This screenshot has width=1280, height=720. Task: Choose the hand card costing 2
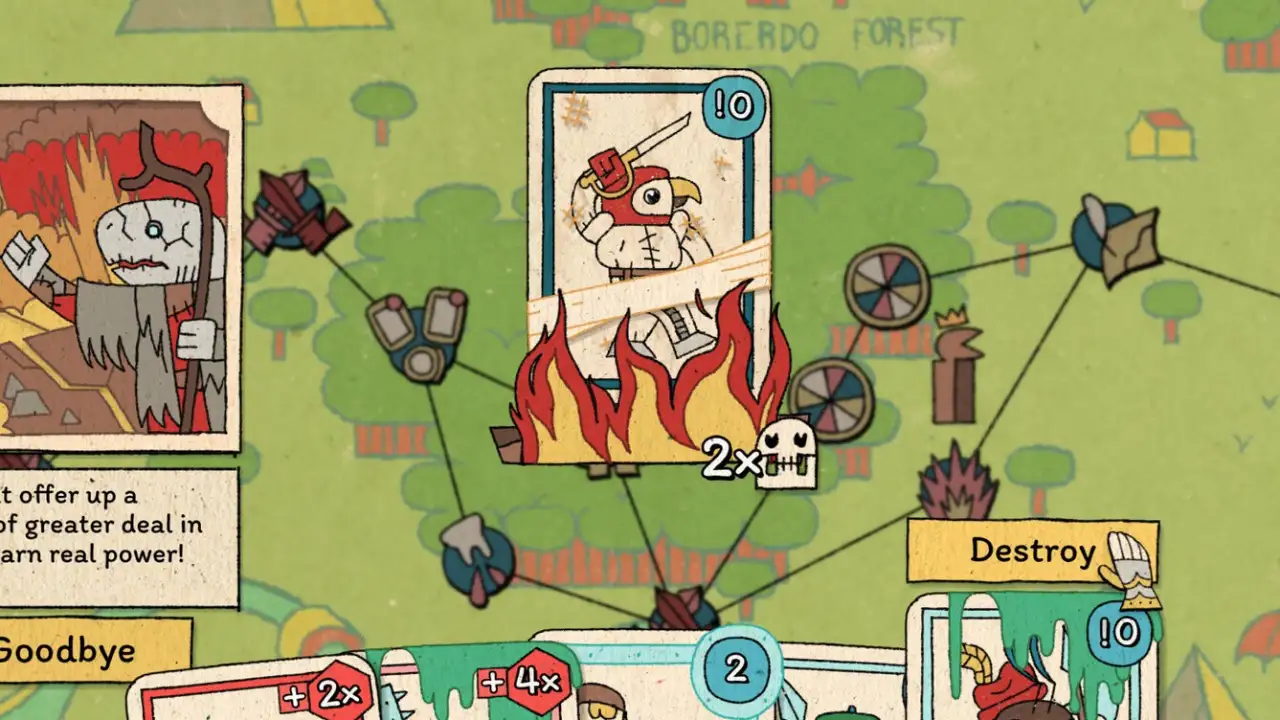736,680
